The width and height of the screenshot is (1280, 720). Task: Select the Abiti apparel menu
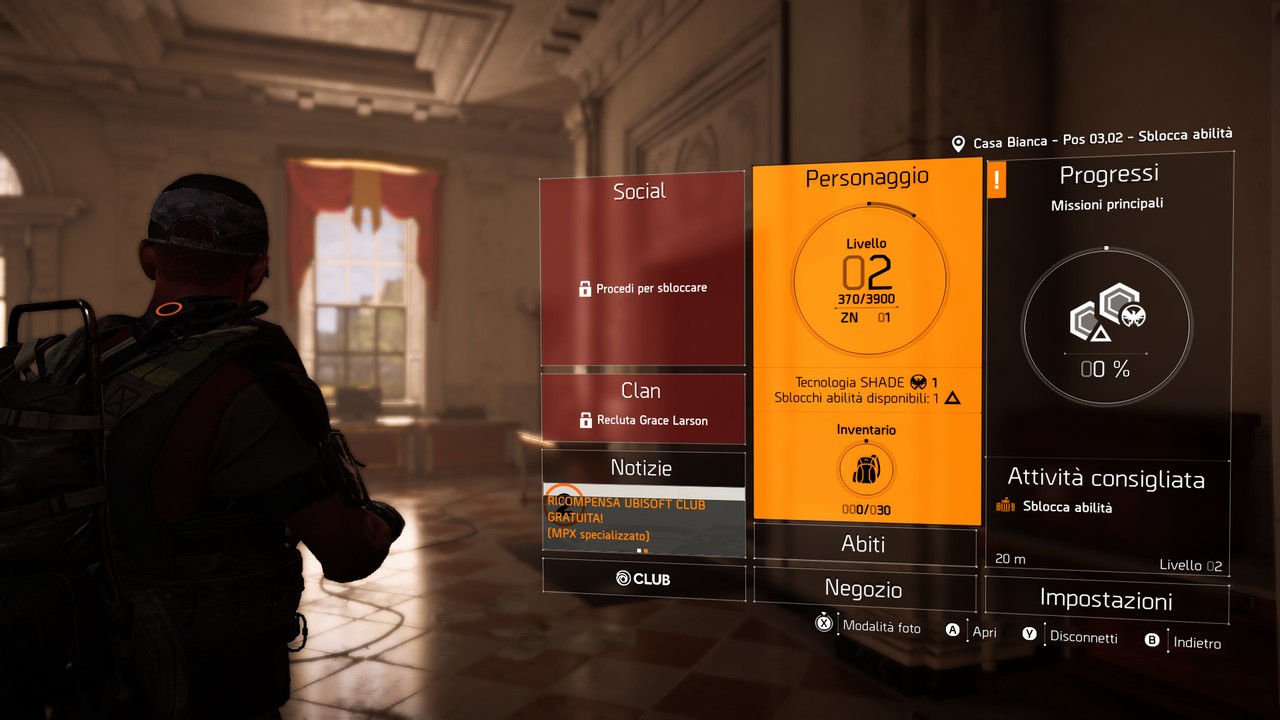(864, 545)
